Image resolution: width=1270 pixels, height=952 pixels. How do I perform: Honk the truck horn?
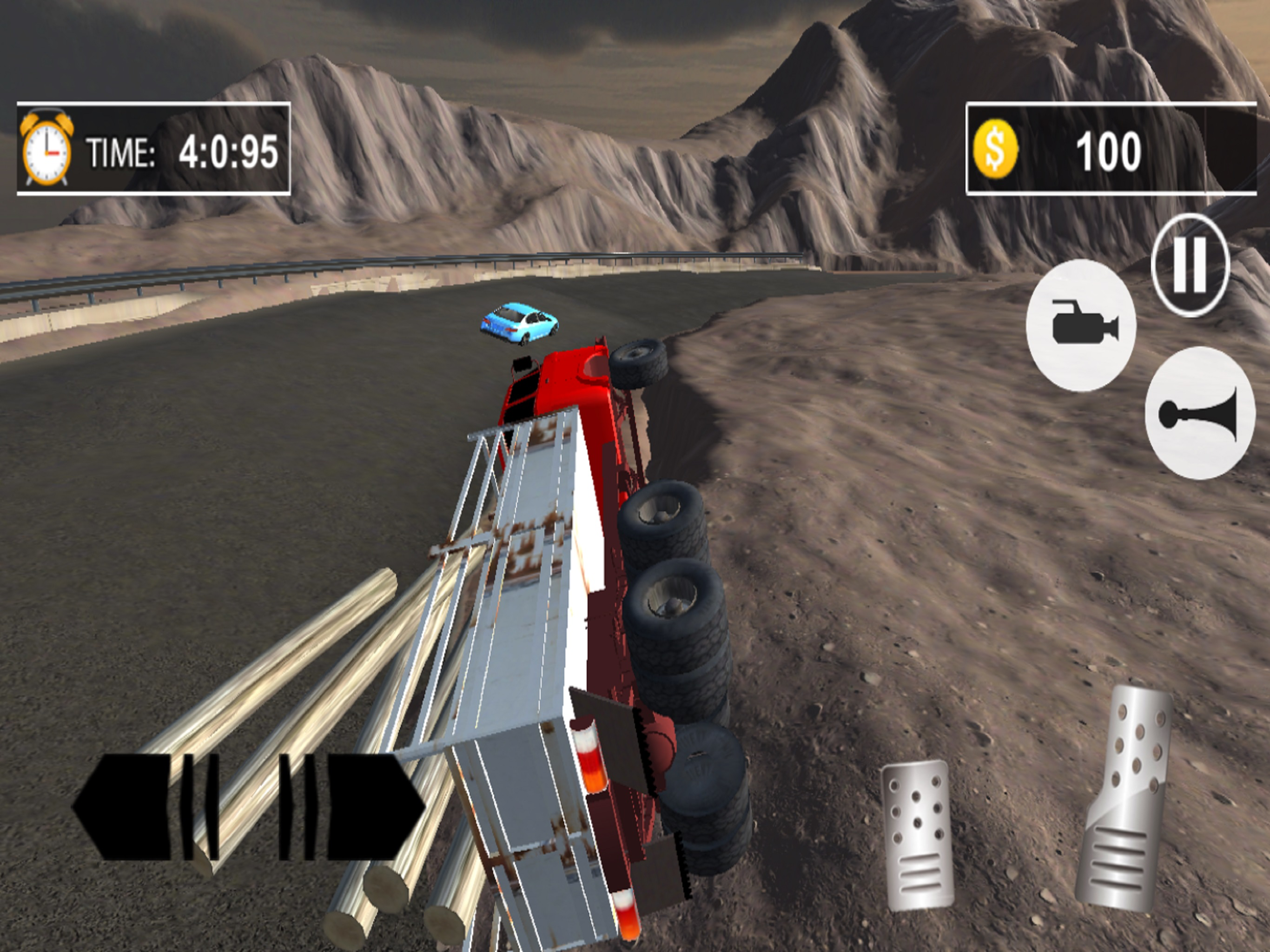click(x=1199, y=413)
